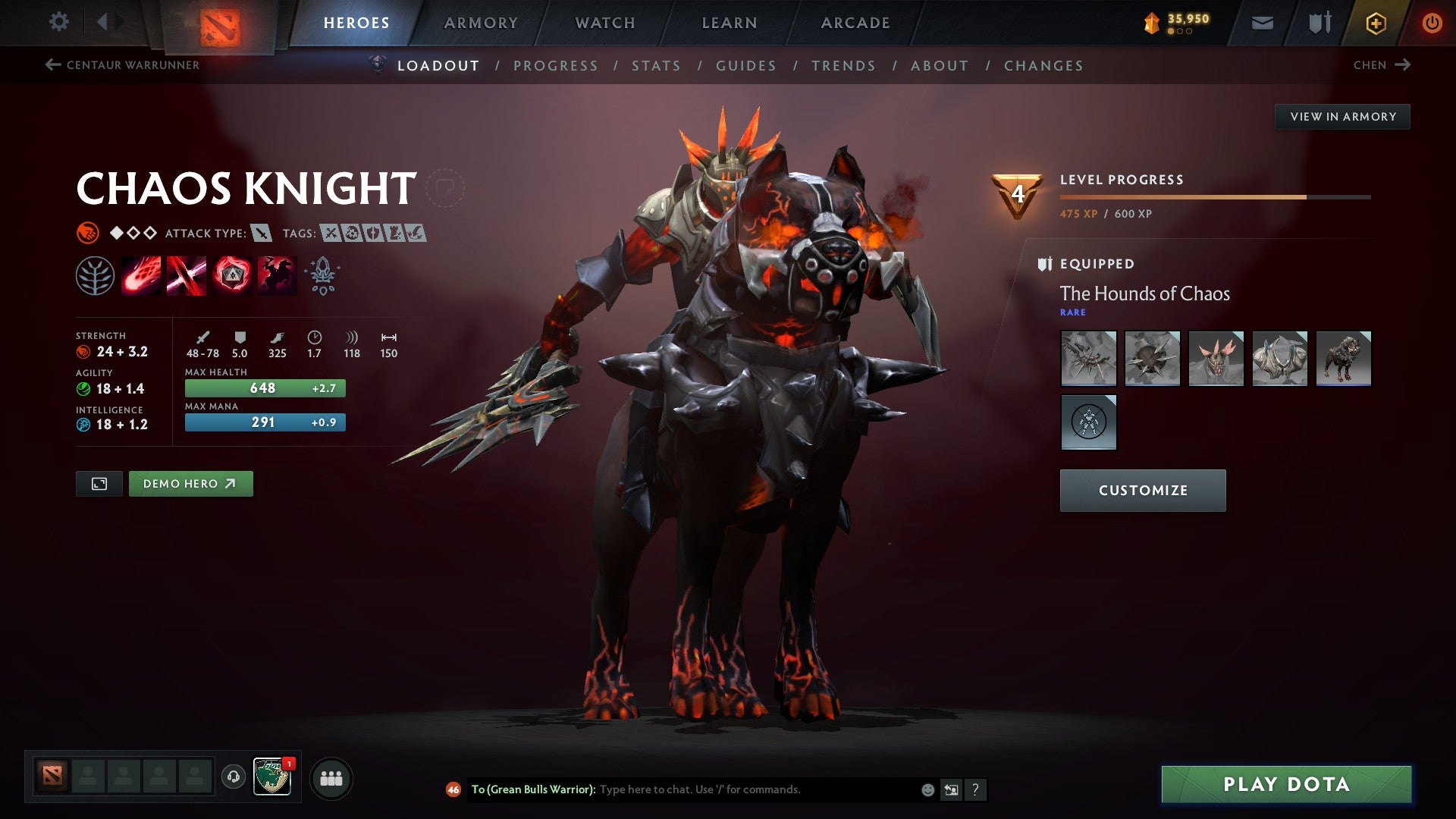Click the chat help question mark icon

(975, 789)
